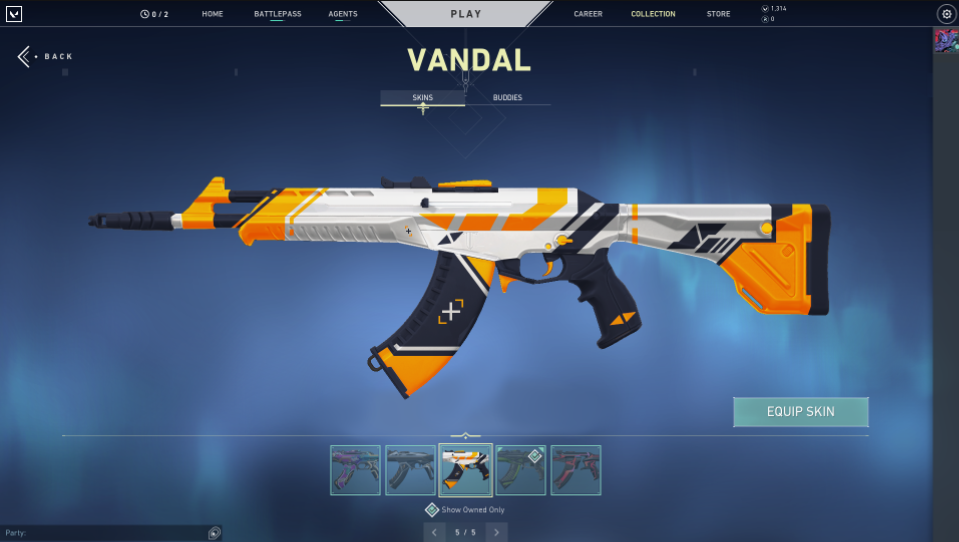This screenshot has height=542, width=959.
Task: Toggle Show Owned Only
Action: pos(432,510)
